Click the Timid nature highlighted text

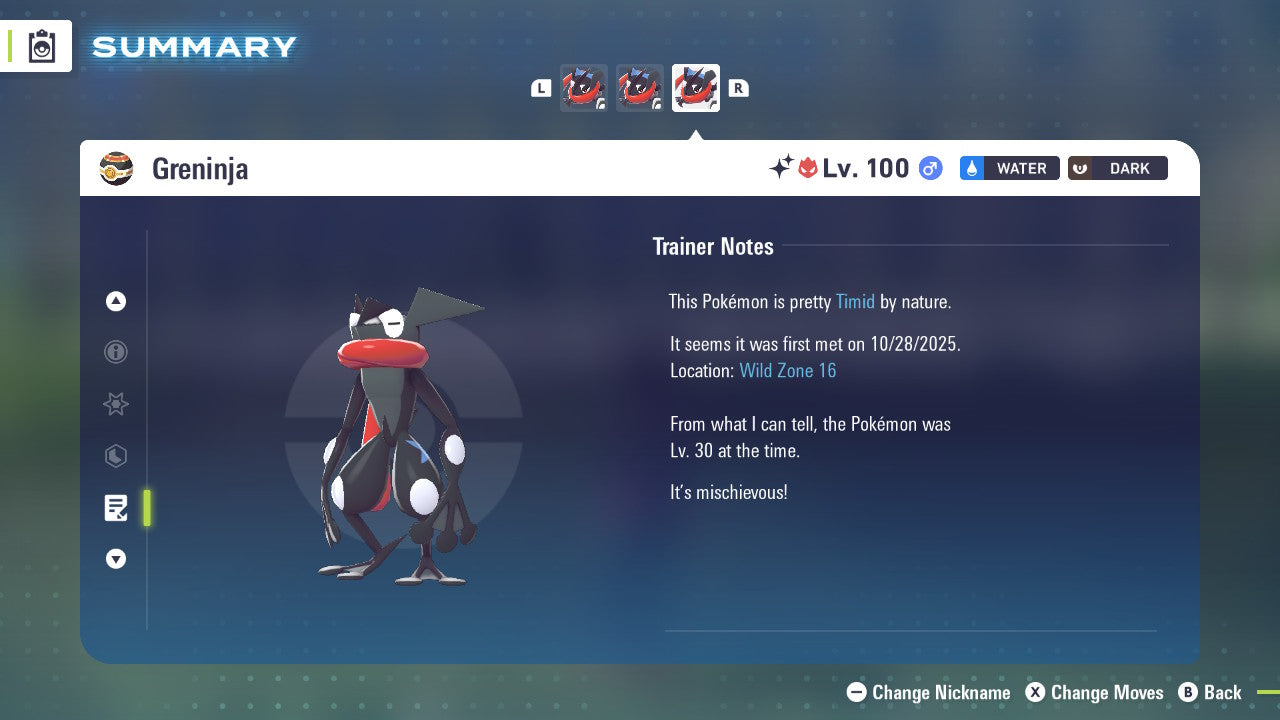point(856,301)
